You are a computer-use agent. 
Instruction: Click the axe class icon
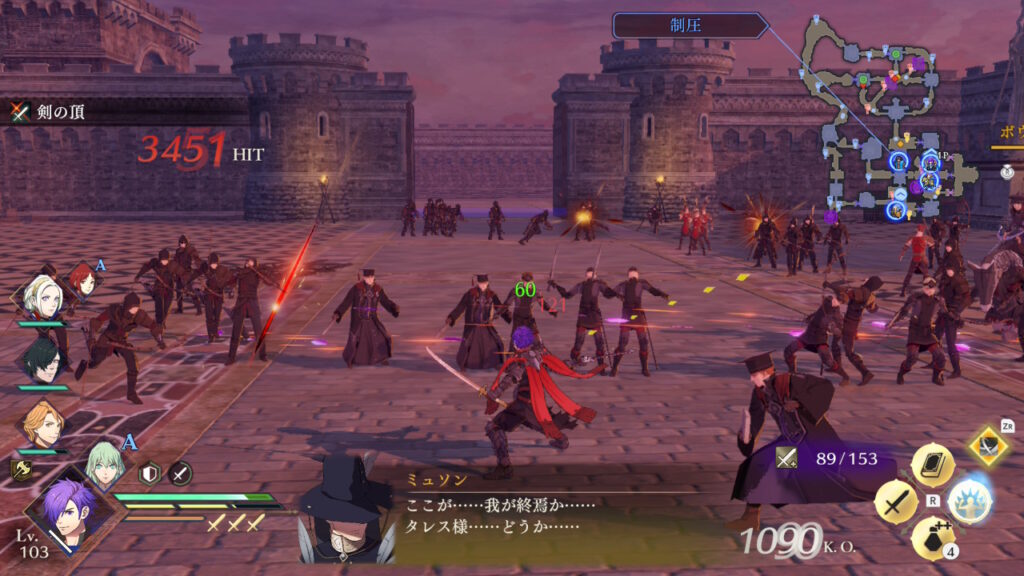[20, 469]
